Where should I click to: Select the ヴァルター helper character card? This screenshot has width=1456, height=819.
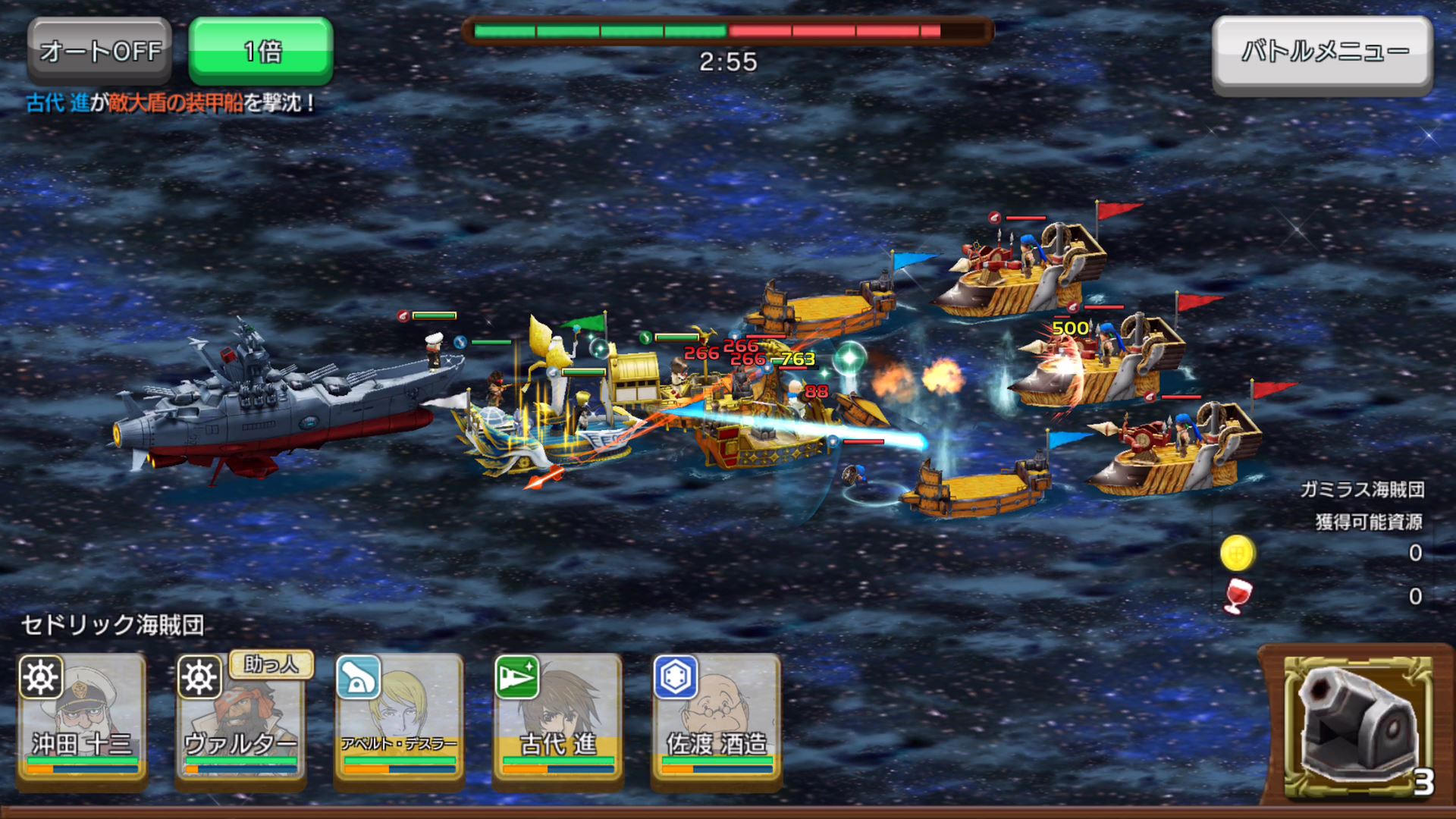tap(241, 719)
